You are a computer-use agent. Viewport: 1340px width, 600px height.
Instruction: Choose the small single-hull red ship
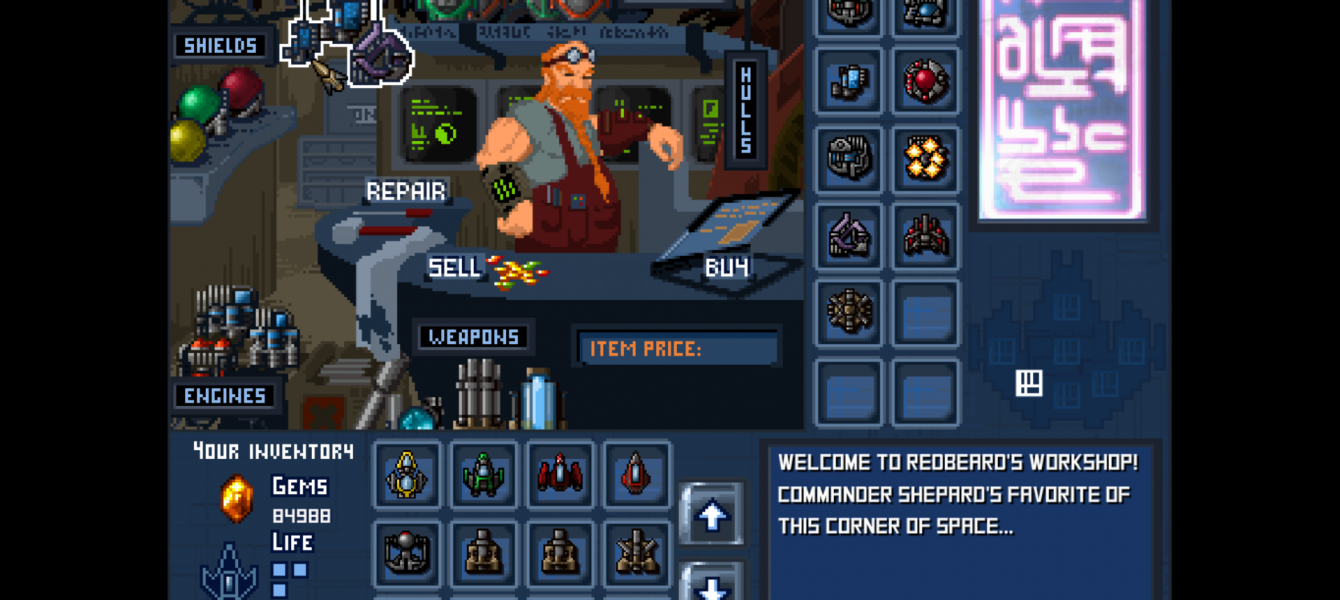[637, 474]
